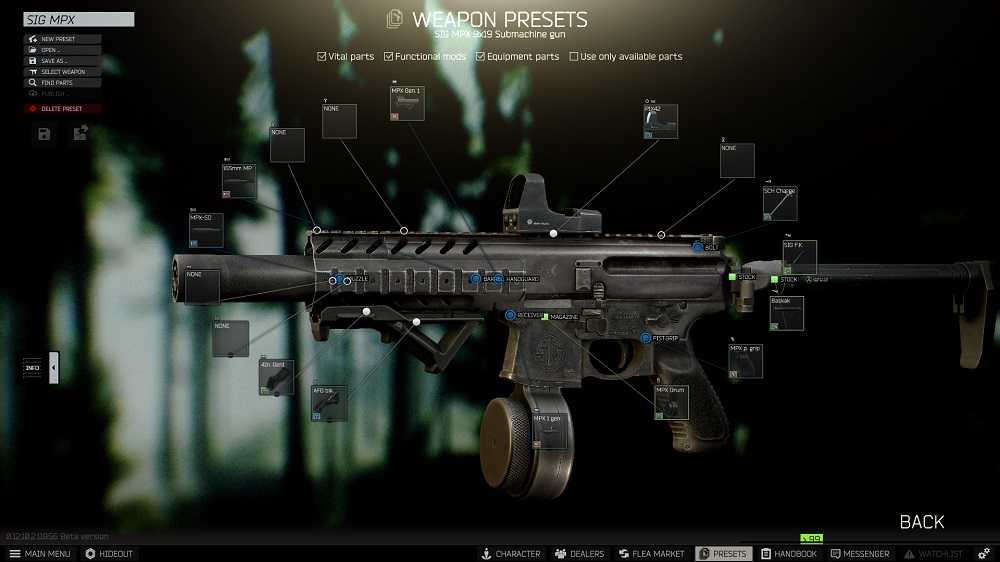Image resolution: width=1000 pixels, height=562 pixels.
Task: Find parts for this build
Action: (62, 83)
